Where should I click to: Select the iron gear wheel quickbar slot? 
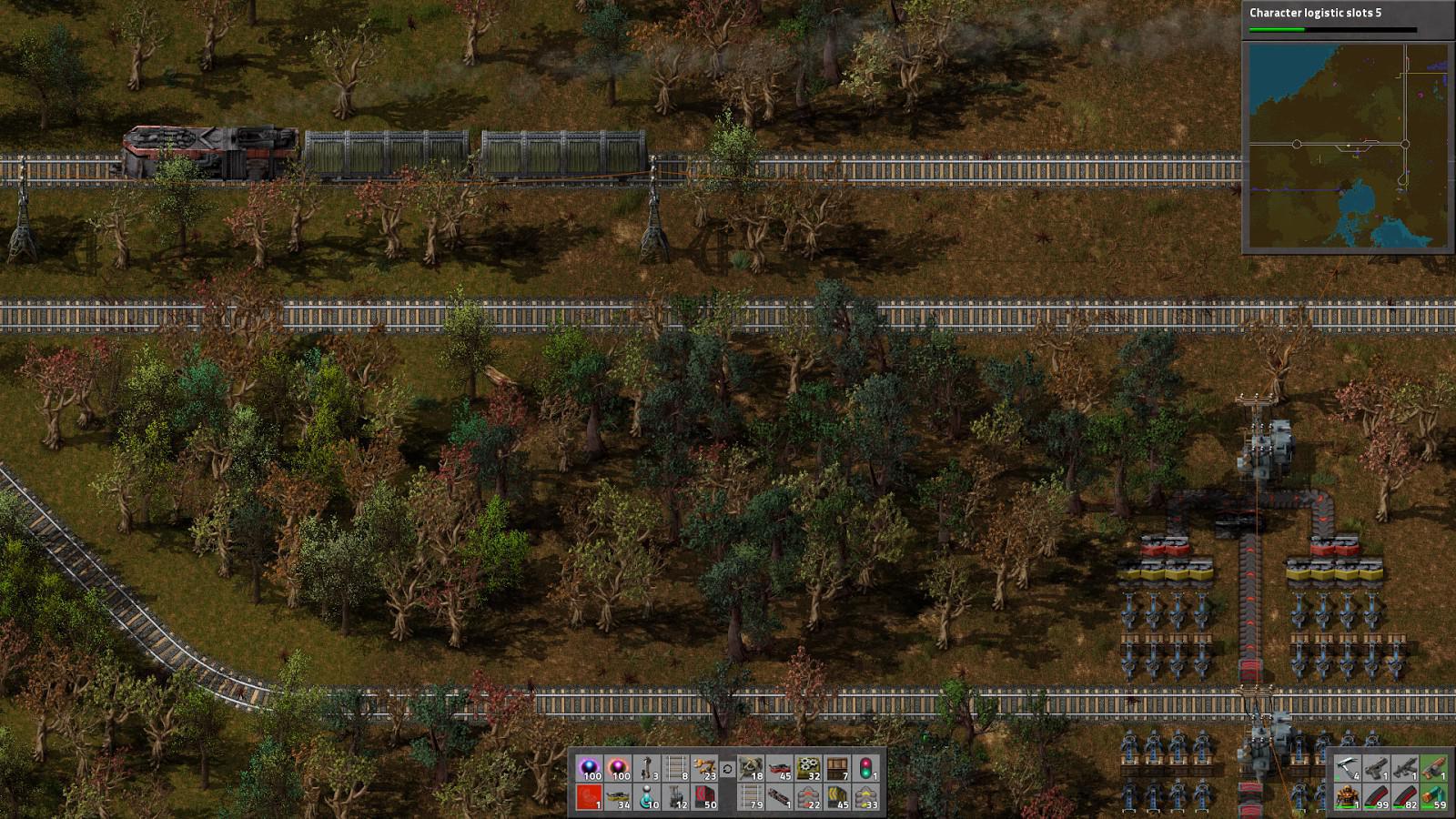pyautogui.click(x=808, y=769)
